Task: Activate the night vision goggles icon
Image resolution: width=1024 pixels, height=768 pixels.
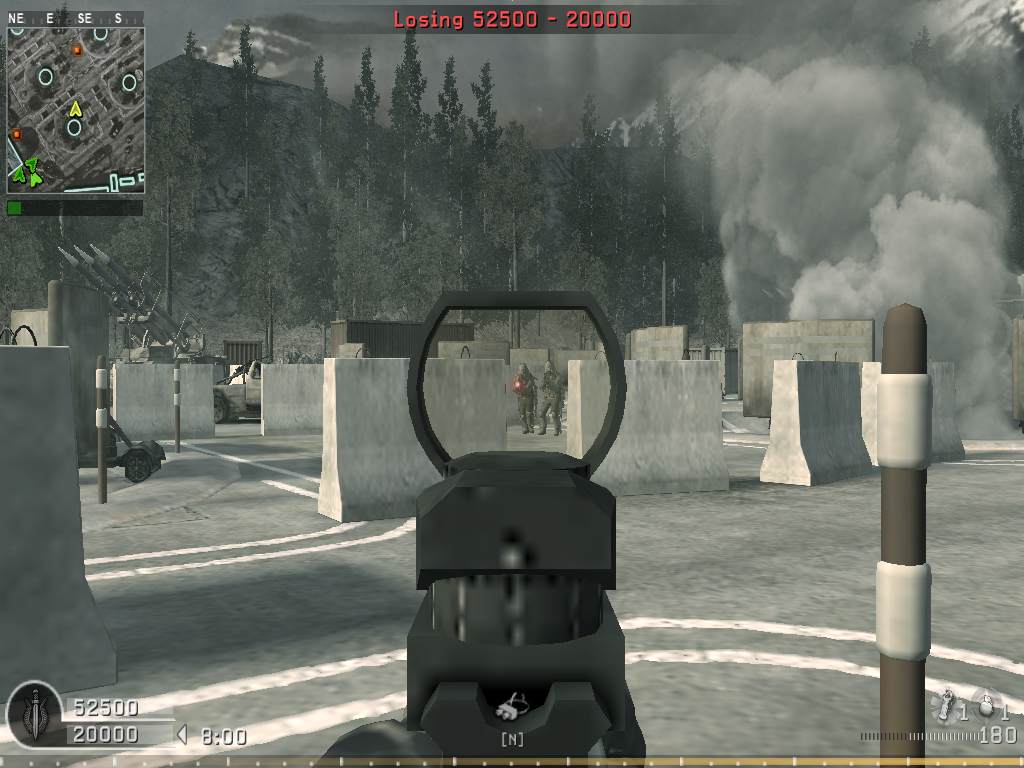Action: (x=512, y=707)
